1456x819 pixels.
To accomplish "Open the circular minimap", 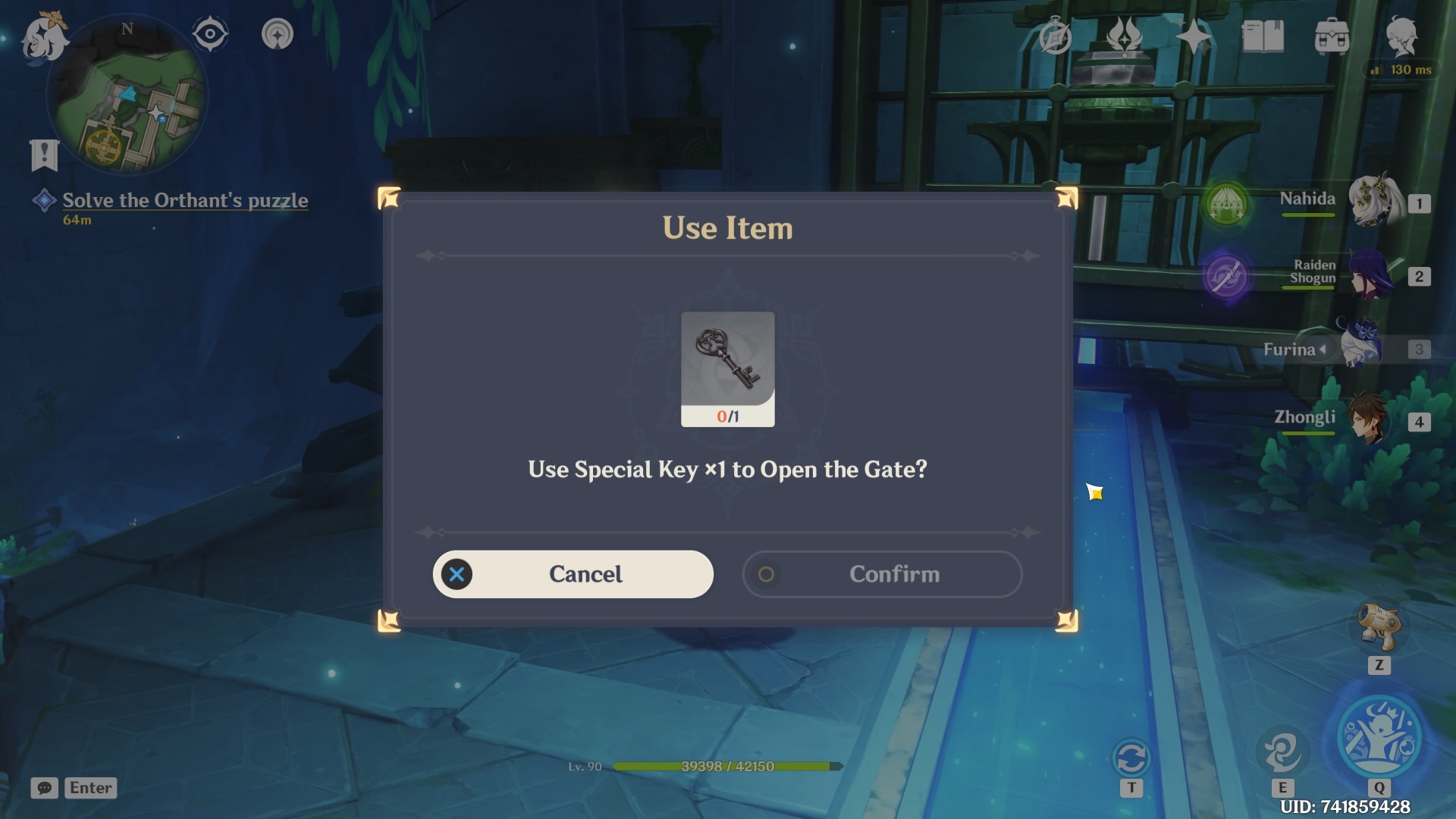I will (x=127, y=95).
